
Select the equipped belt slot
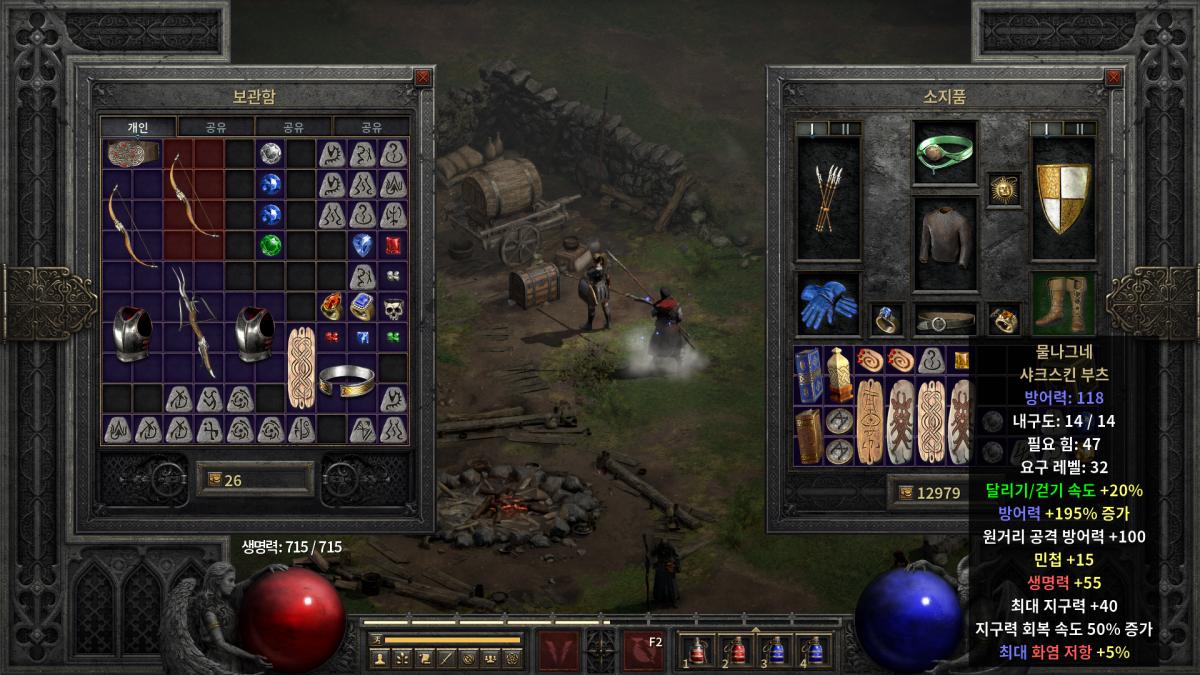[945, 319]
